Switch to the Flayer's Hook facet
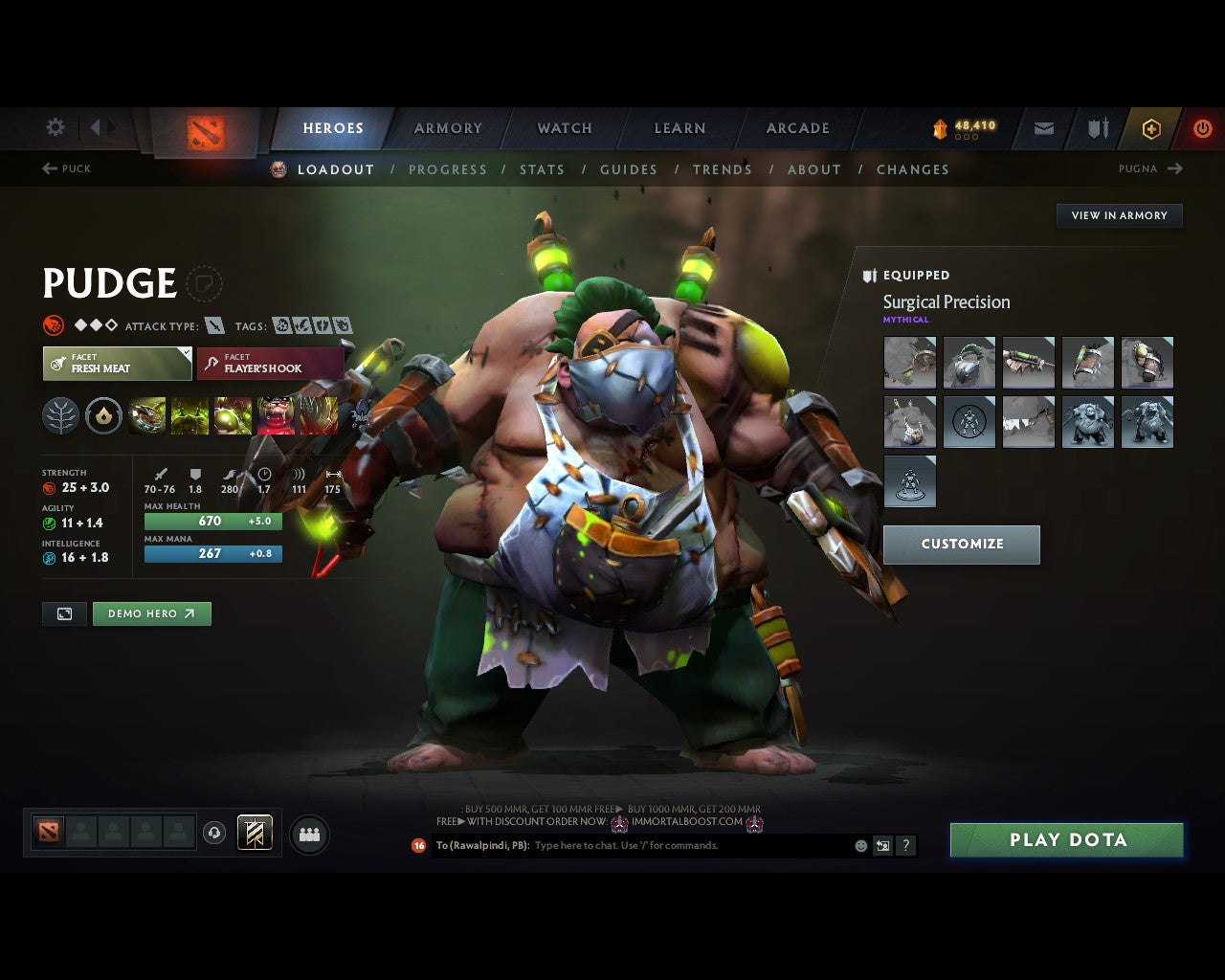The width and height of the screenshot is (1225, 980). (269, 364)
